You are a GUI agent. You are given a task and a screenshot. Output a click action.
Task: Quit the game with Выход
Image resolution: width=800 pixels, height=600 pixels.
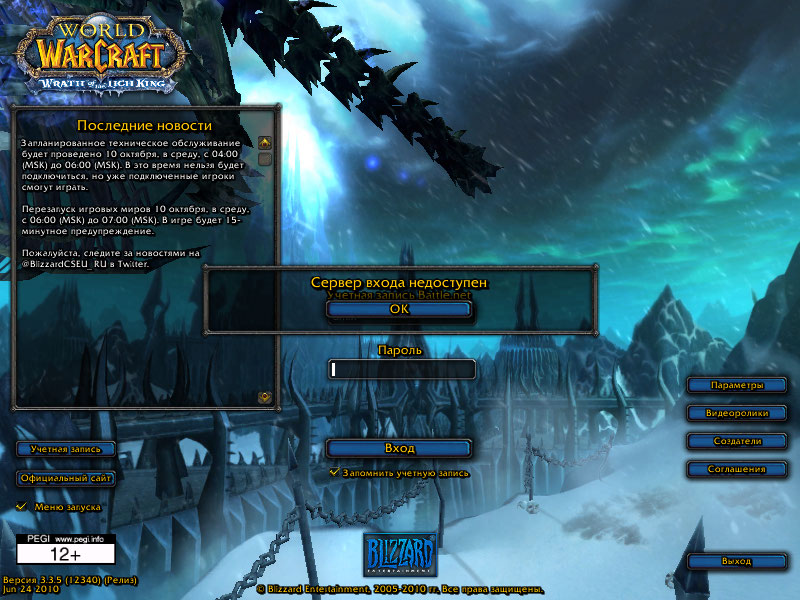tap(736, 561)
